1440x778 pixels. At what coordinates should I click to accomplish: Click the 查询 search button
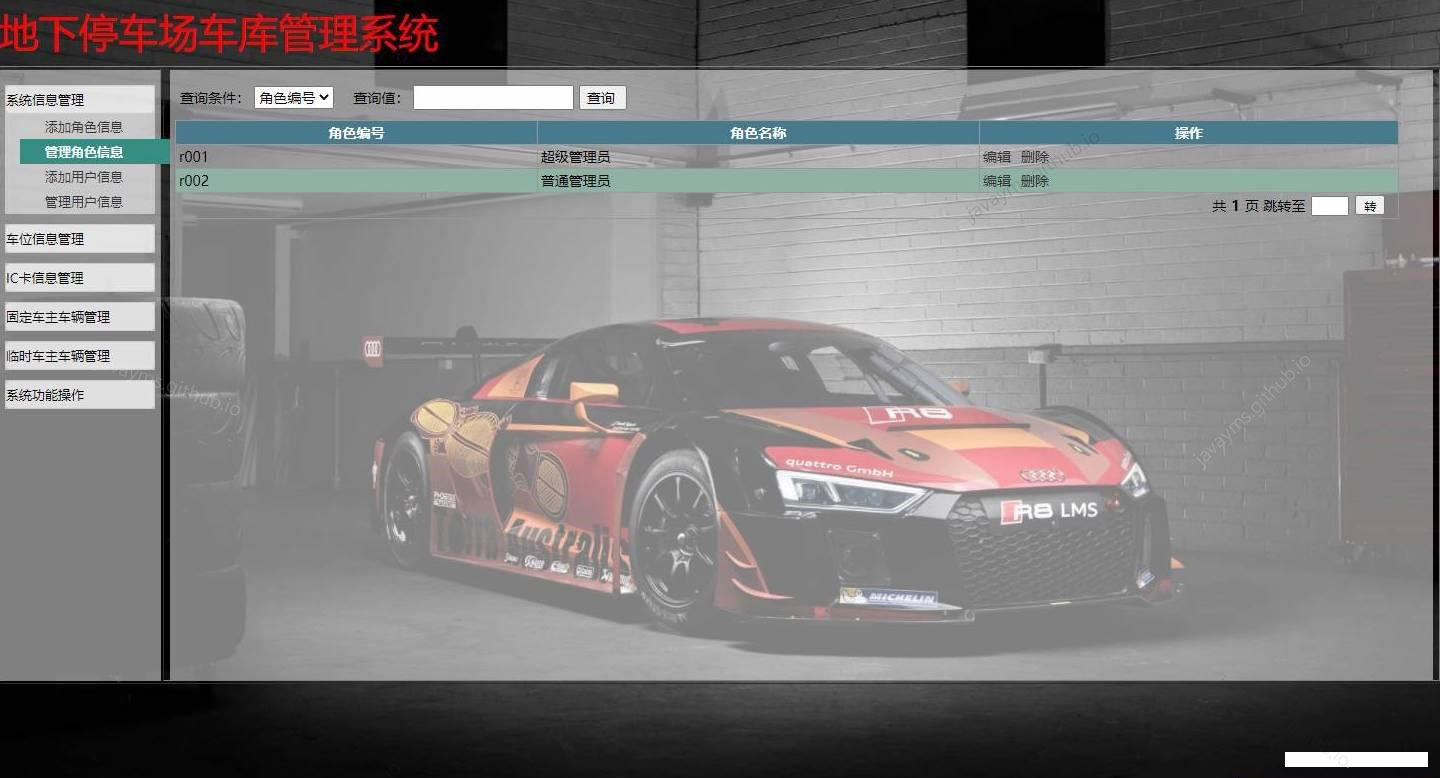(x=601, y=98)
